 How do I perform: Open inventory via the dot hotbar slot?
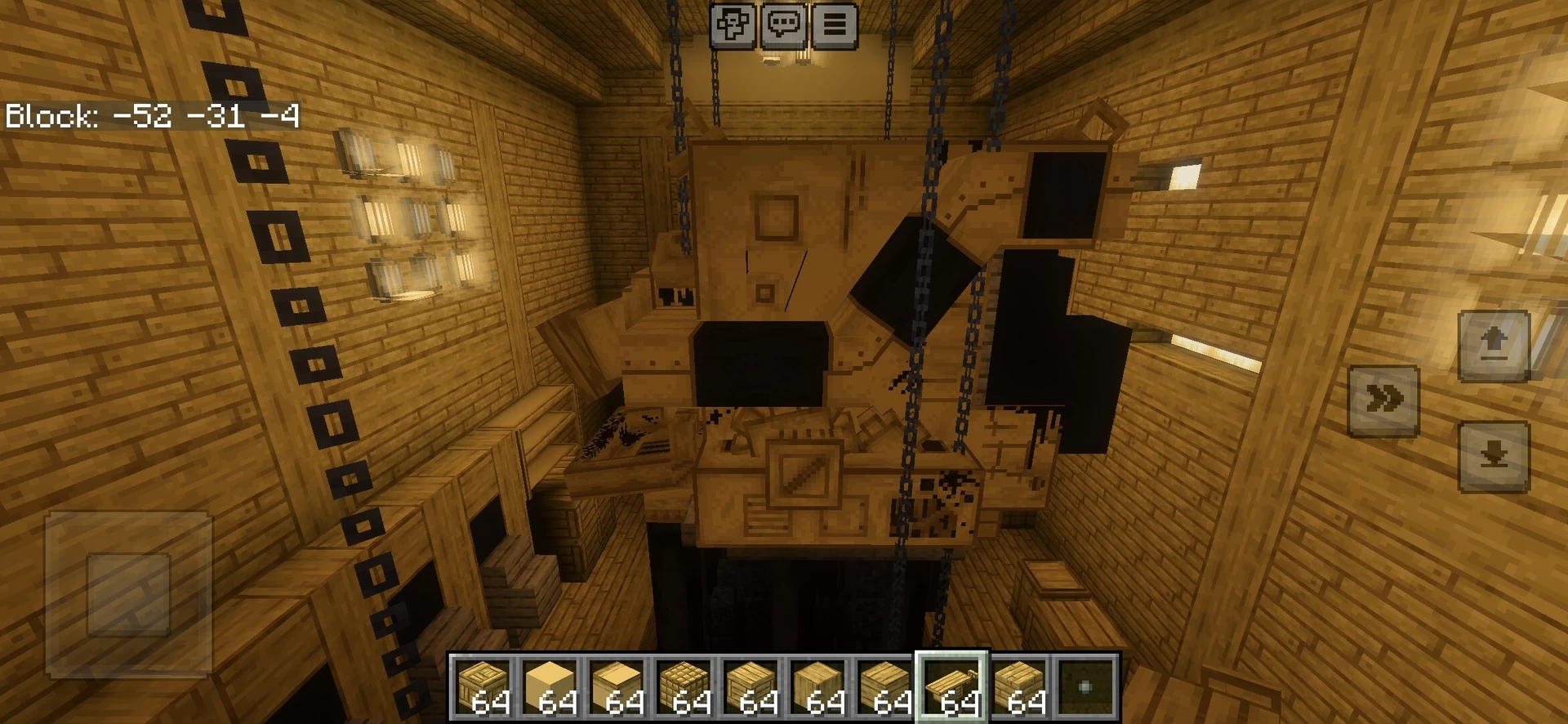(x=1086, y=687)
